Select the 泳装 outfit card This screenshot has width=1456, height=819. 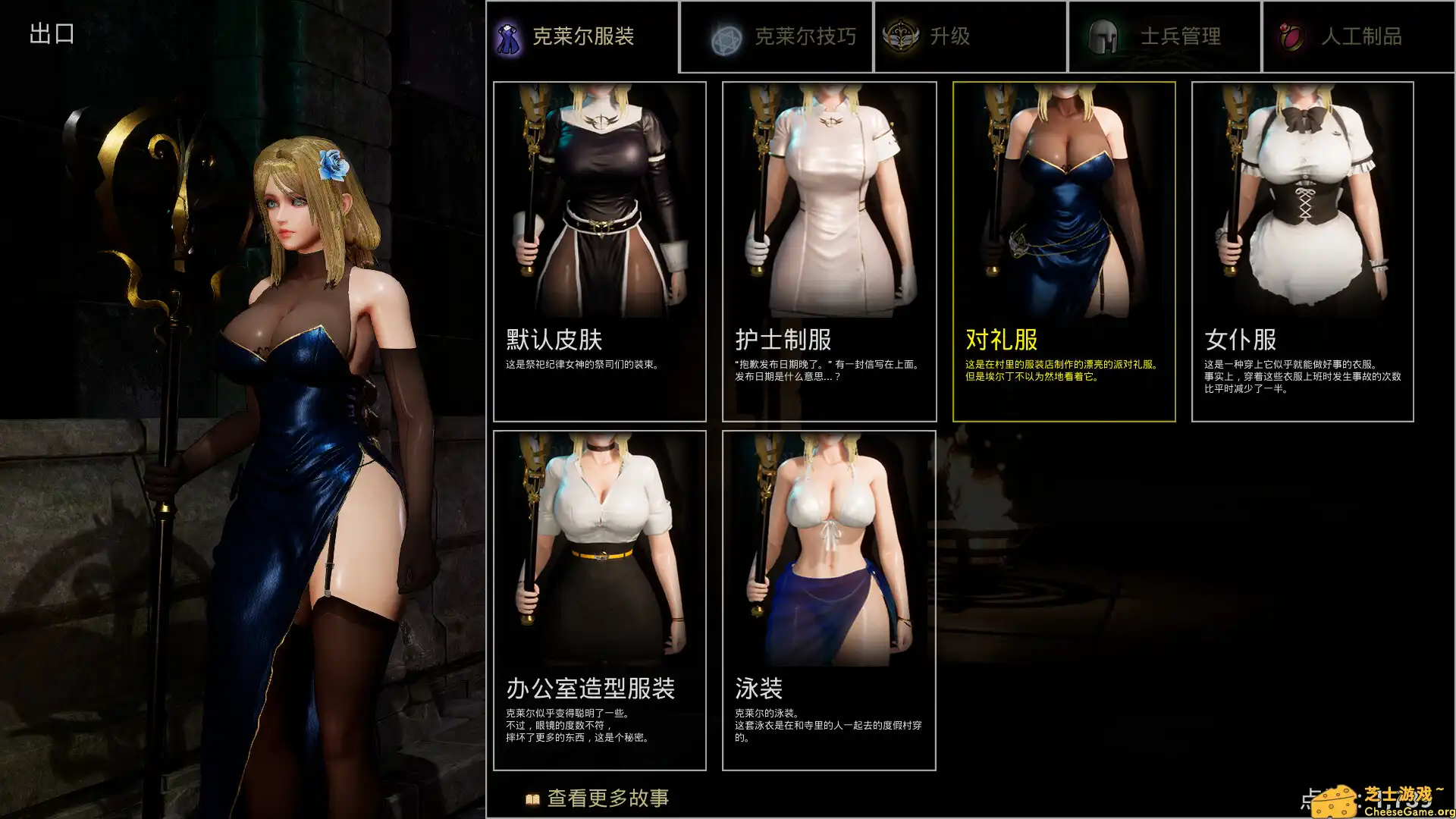[830, 599]
